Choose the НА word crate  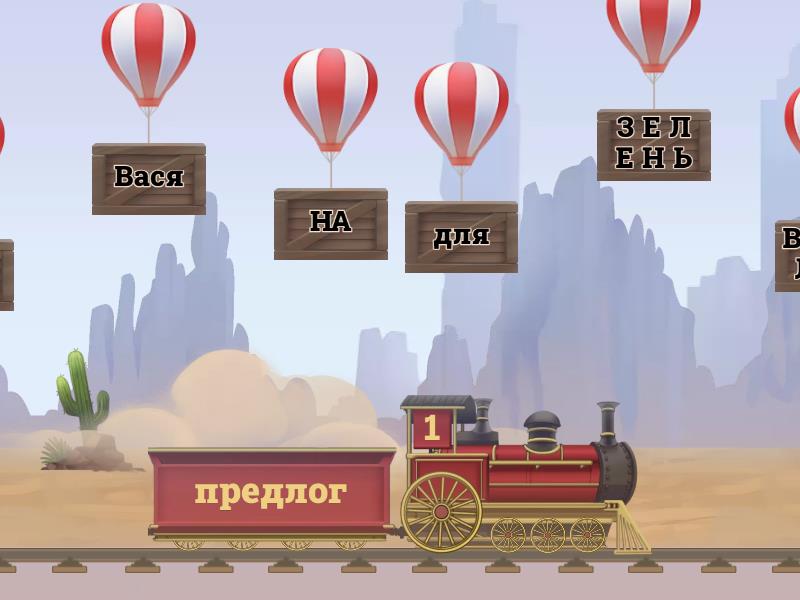click(330, 223)
